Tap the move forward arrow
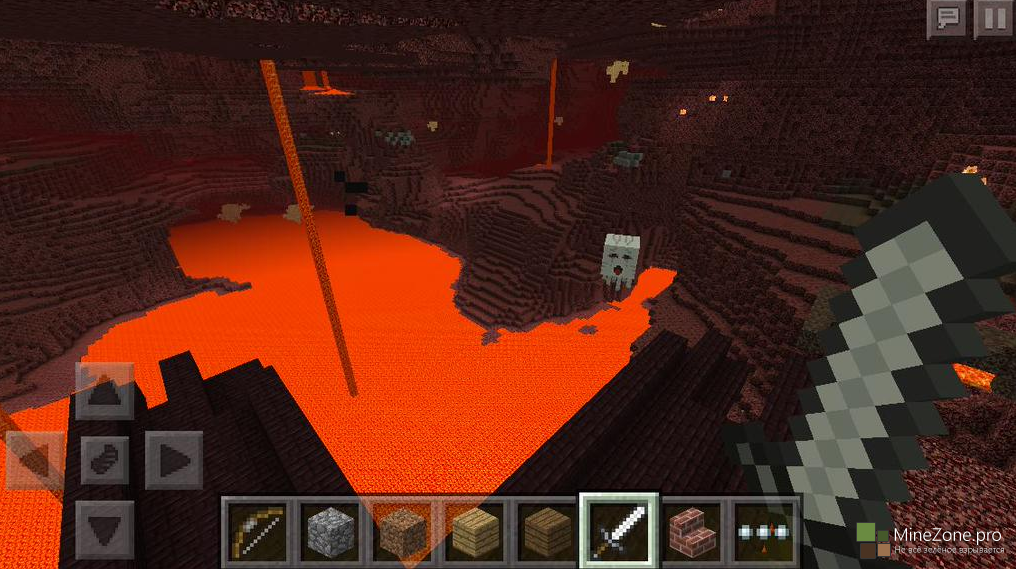Screen dimensions: 1016x569 coord(104,391)
